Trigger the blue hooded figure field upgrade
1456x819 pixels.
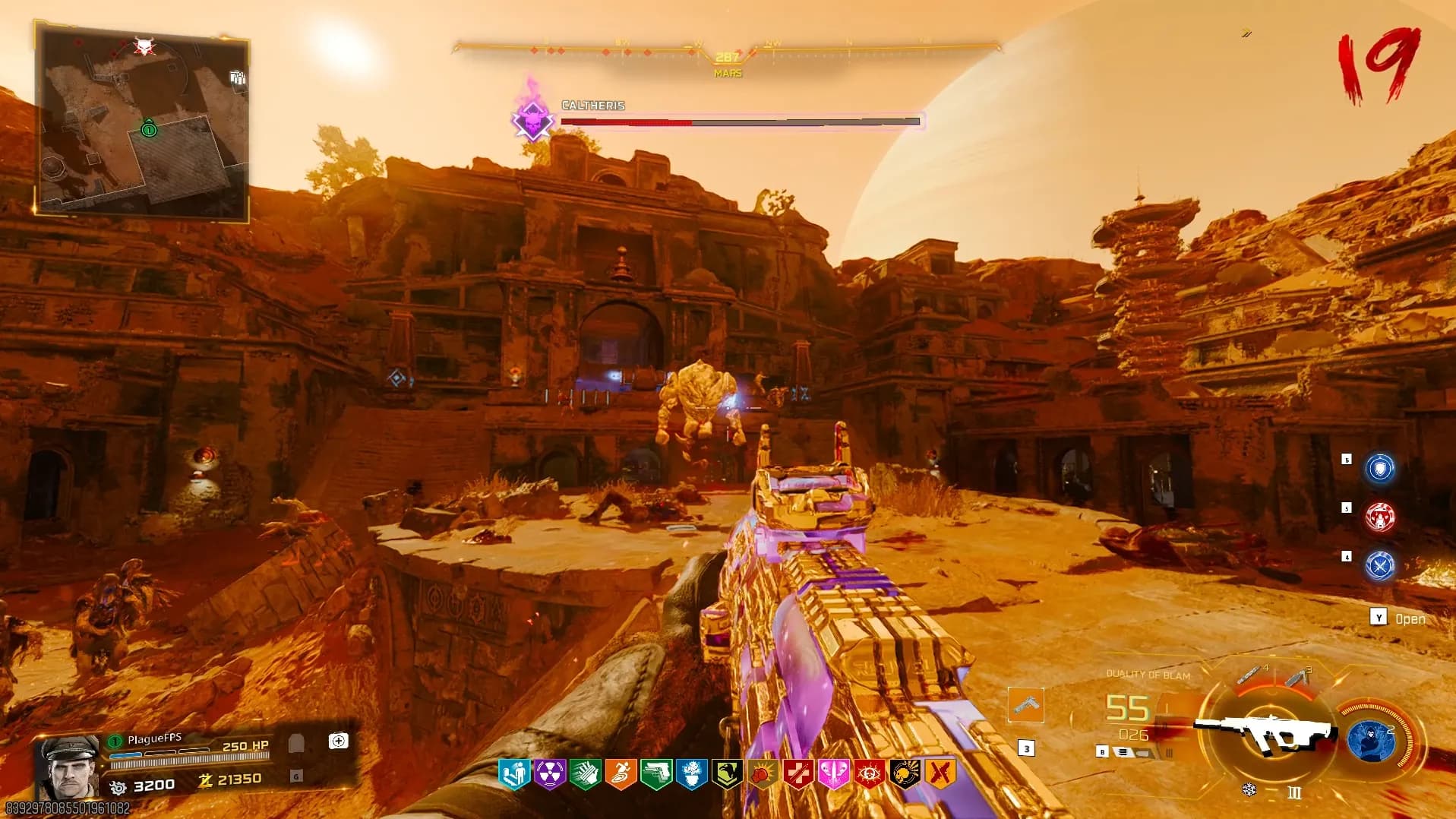(1371, 741)
